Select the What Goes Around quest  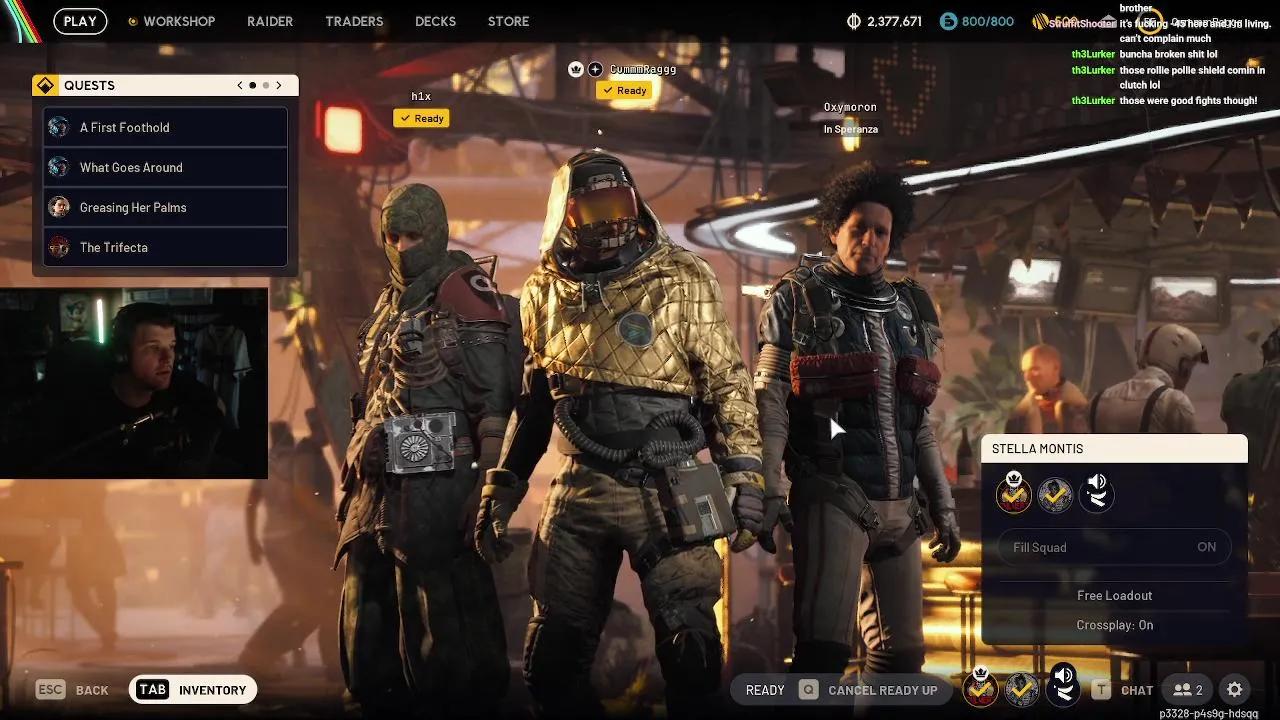pos(133,167)
